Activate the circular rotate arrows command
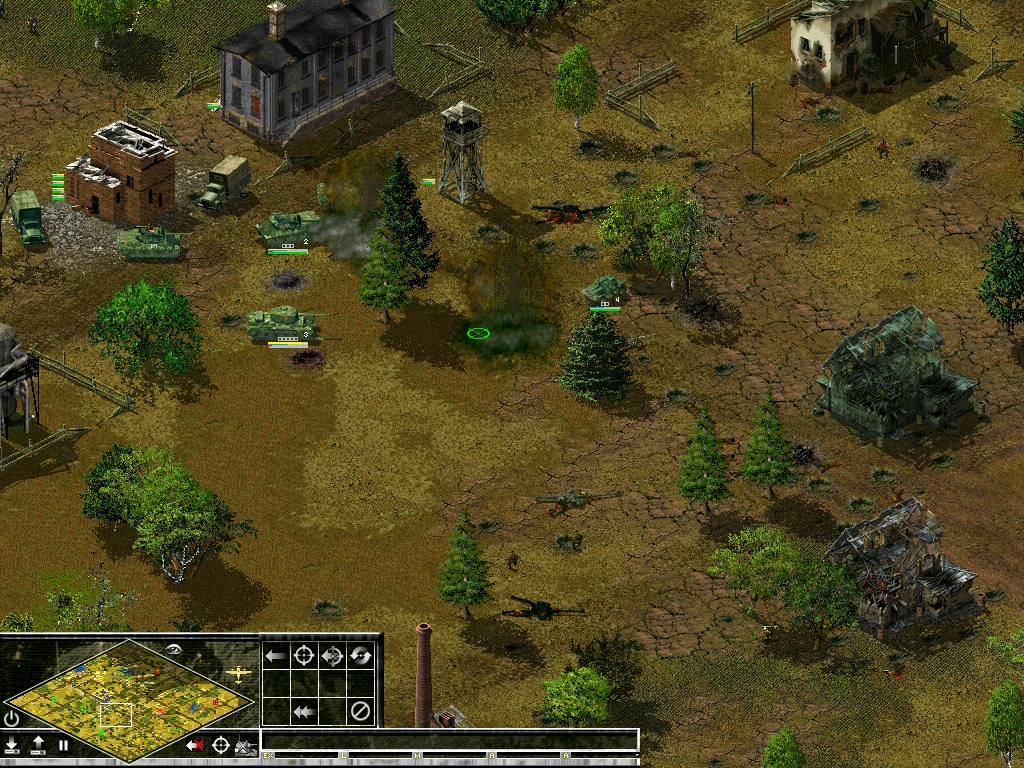The height and width of the screenshot is (768, 1024). 360,656
